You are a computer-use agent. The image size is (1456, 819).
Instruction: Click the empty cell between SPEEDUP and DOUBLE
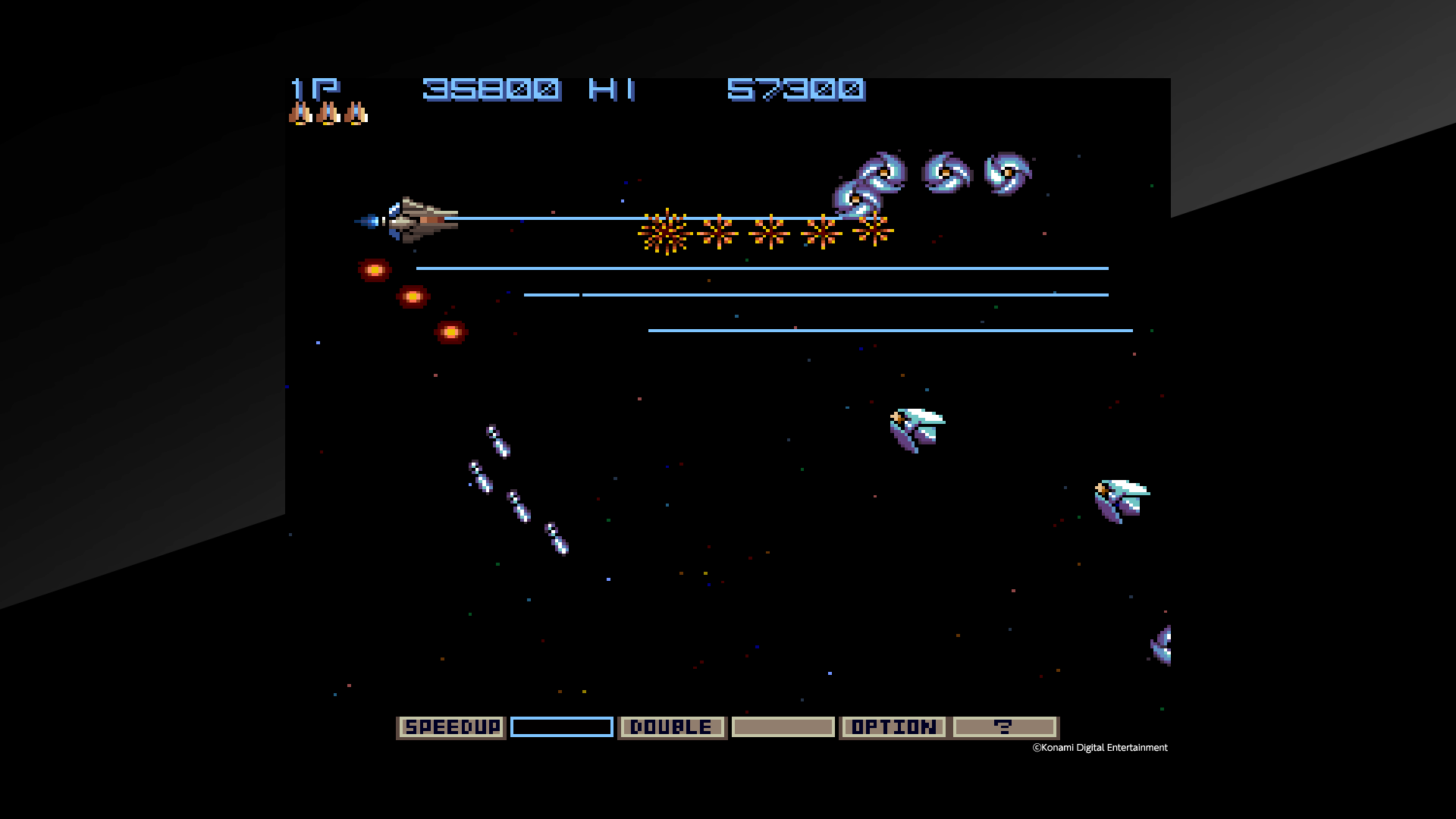point(561,726)
